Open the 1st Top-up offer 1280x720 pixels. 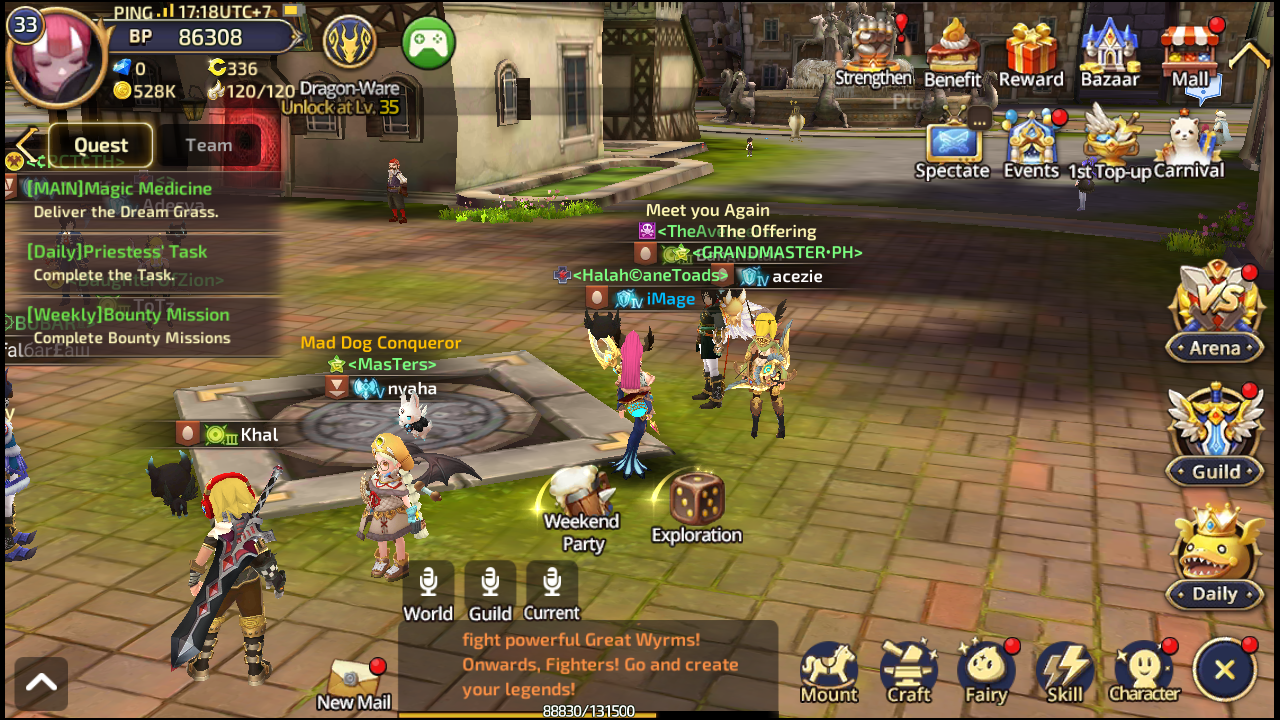[1108, 146]
